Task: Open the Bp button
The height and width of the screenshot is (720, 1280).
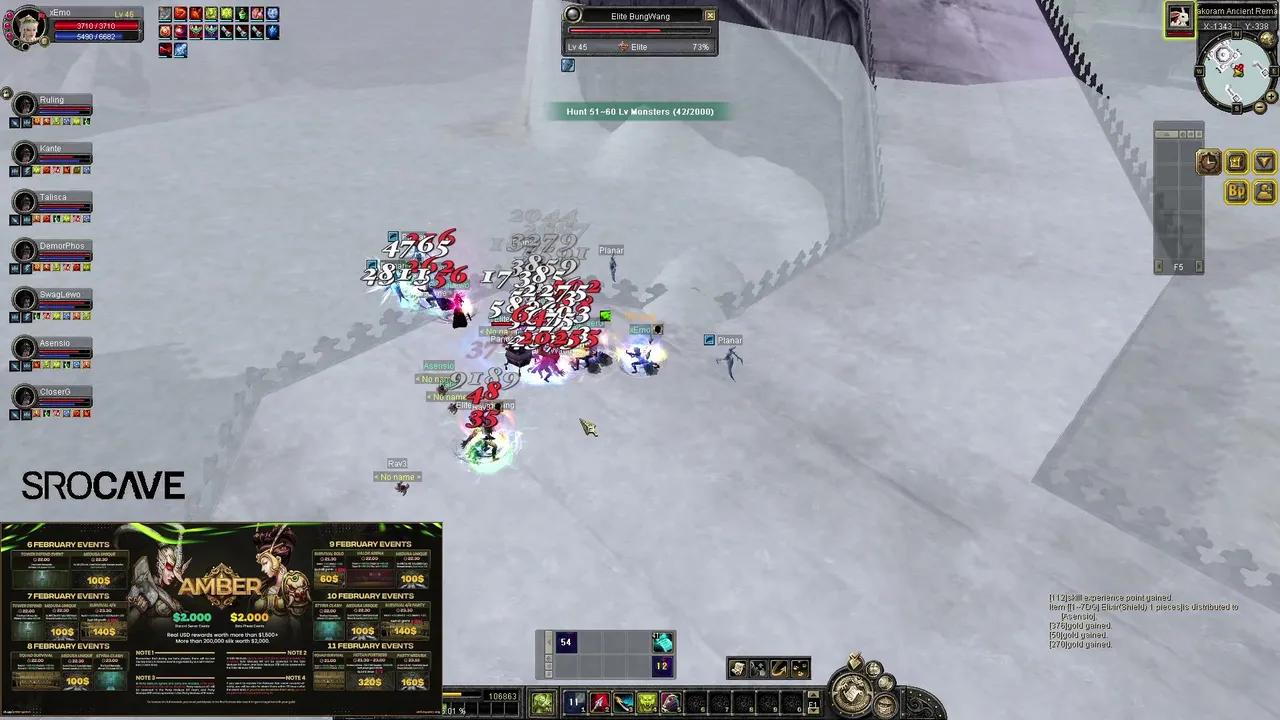Action: pos(1237,191)
